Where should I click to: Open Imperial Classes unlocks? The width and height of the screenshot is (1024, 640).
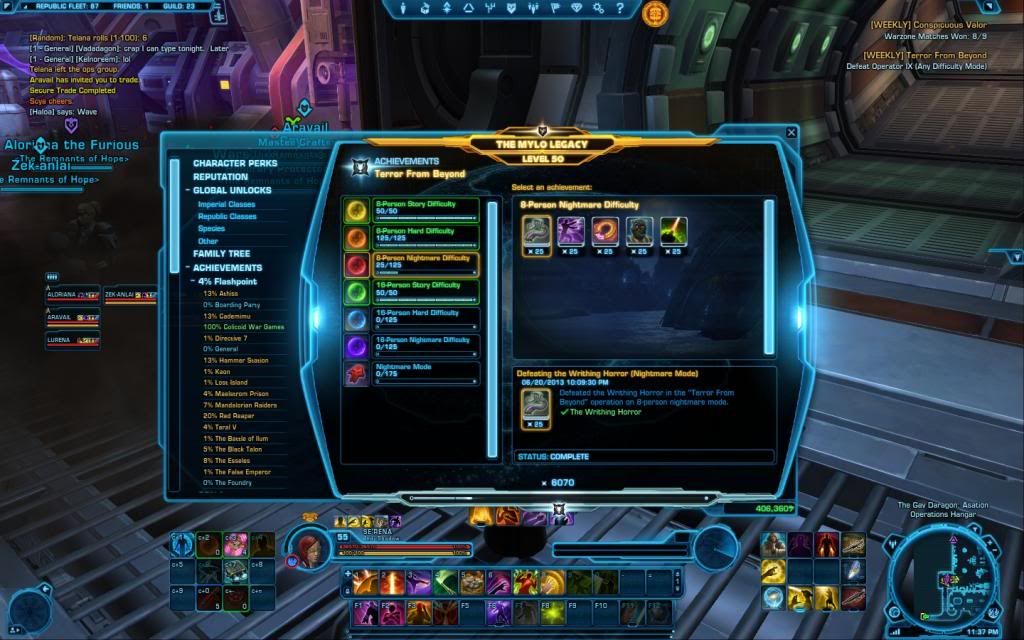[226, 204]
